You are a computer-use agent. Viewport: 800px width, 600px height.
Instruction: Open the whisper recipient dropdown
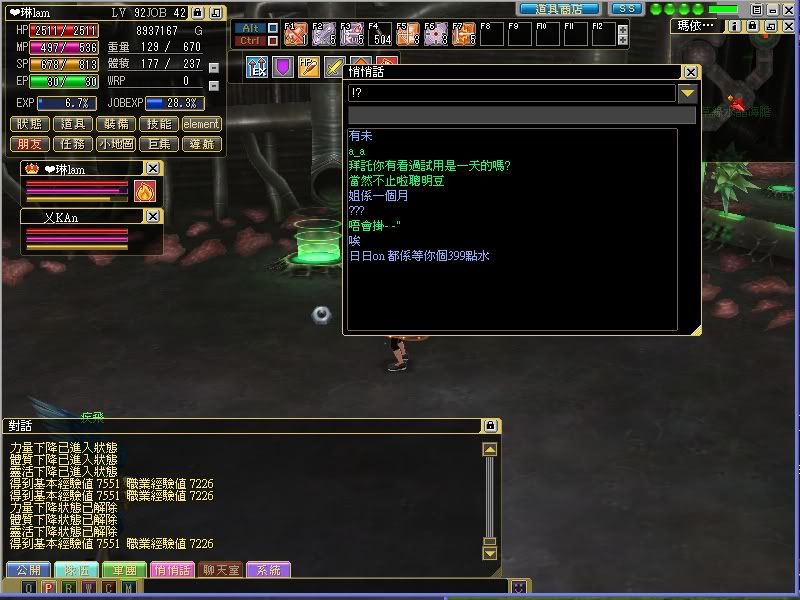pos(687,93)
